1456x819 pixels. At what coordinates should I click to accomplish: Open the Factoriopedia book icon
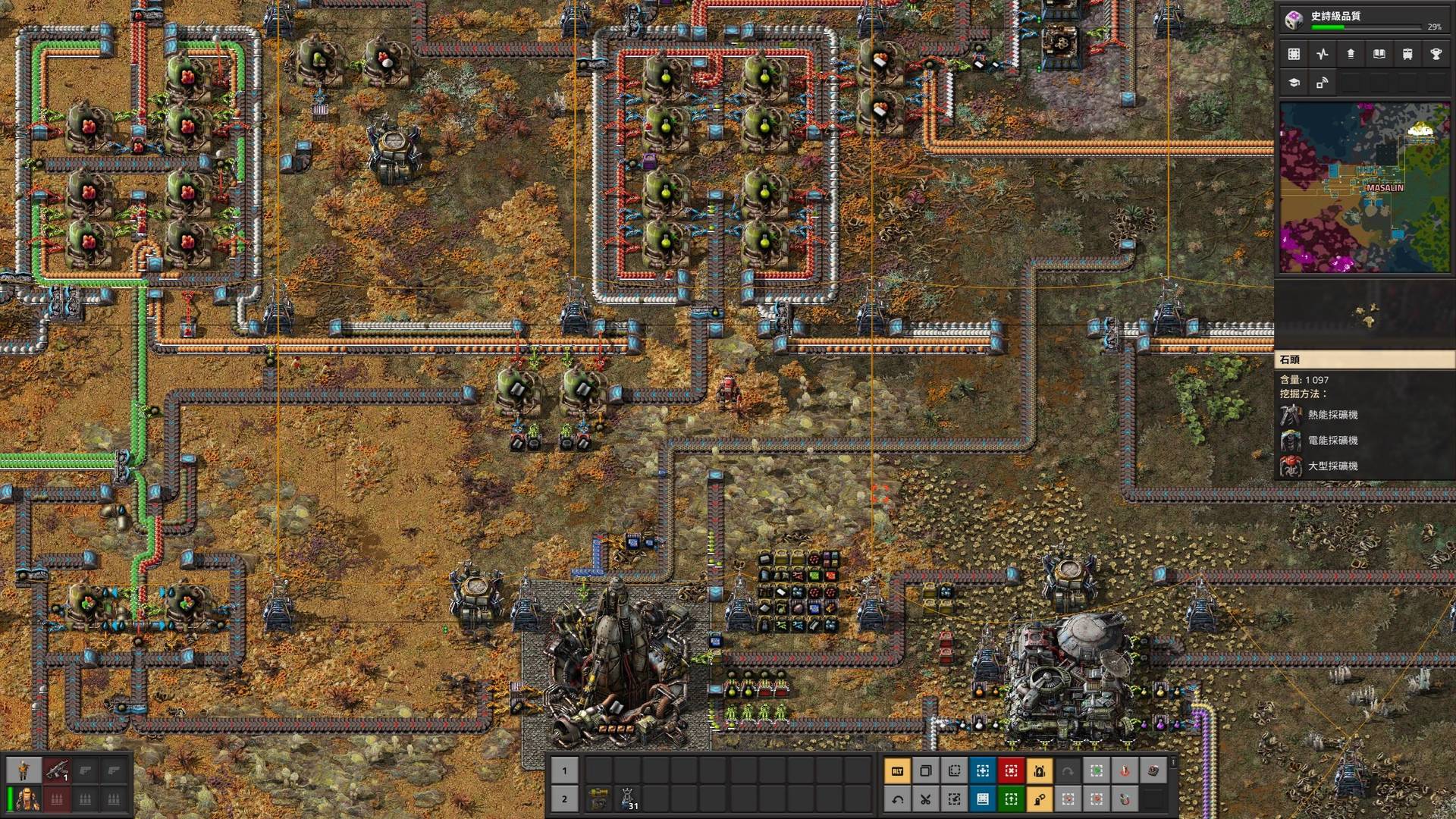point(1379,54)
